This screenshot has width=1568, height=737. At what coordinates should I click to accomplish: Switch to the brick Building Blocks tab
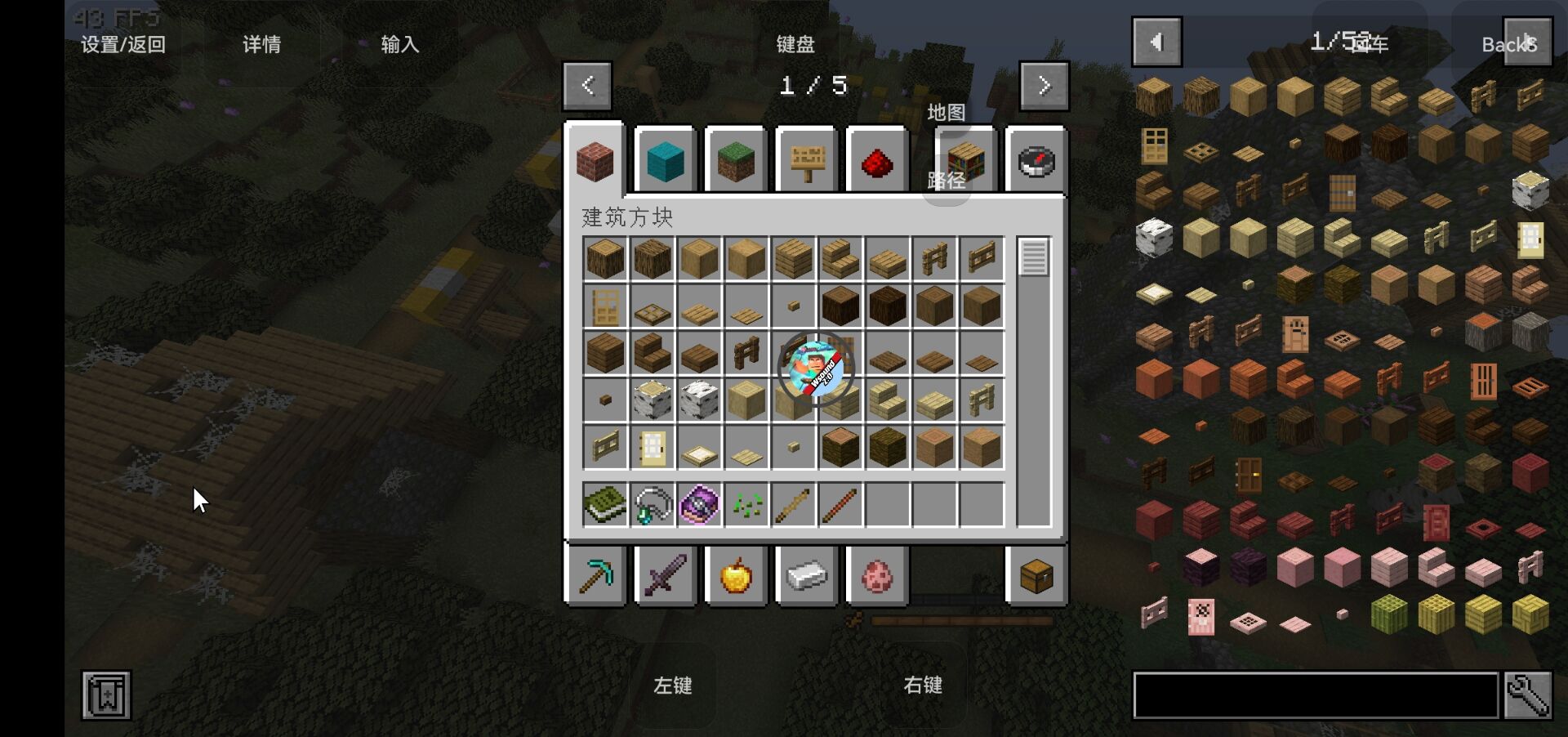pyautogui.click(x=595, y=160)
